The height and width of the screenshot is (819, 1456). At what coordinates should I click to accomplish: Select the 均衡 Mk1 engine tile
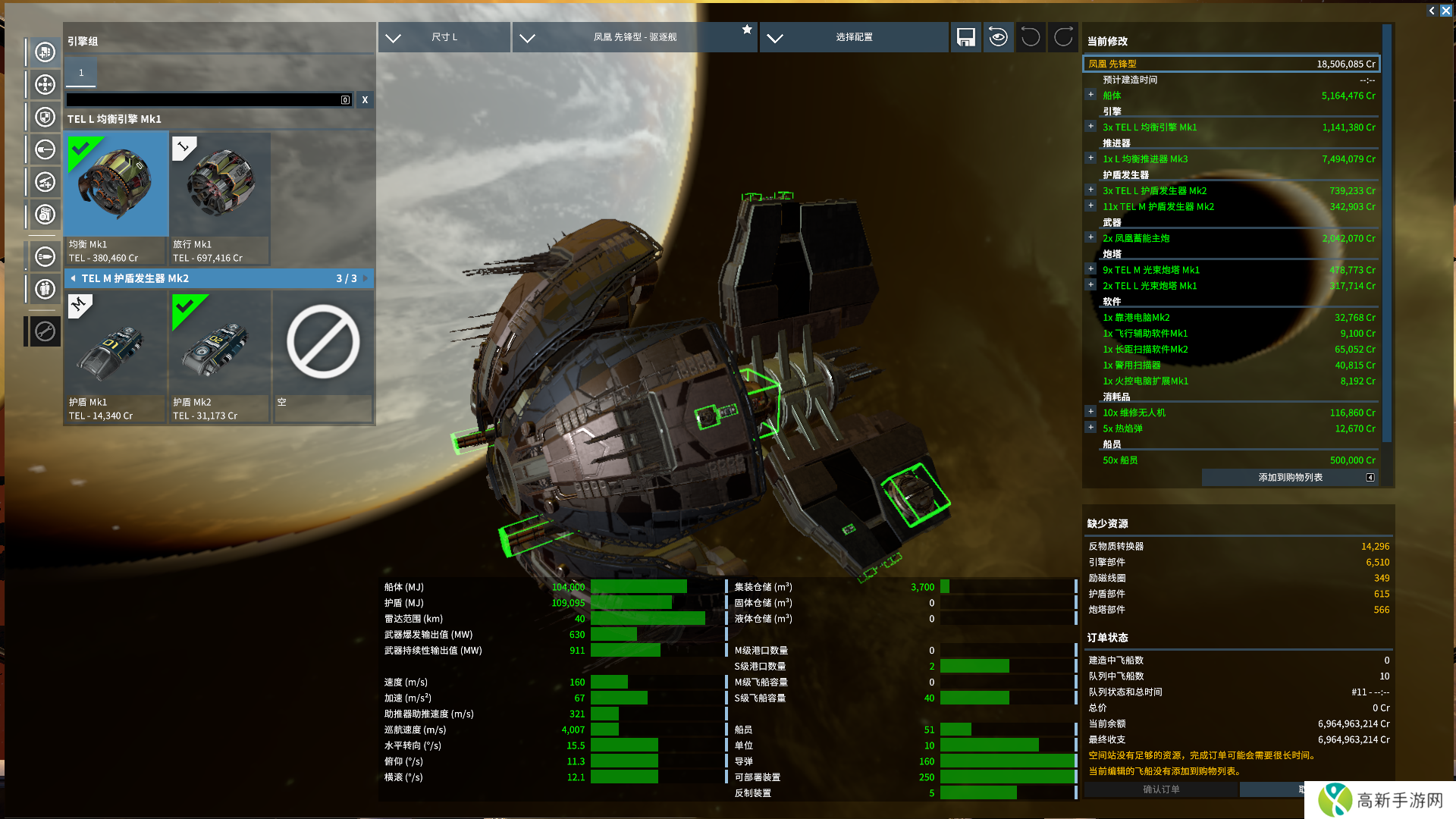click(117, 198)
